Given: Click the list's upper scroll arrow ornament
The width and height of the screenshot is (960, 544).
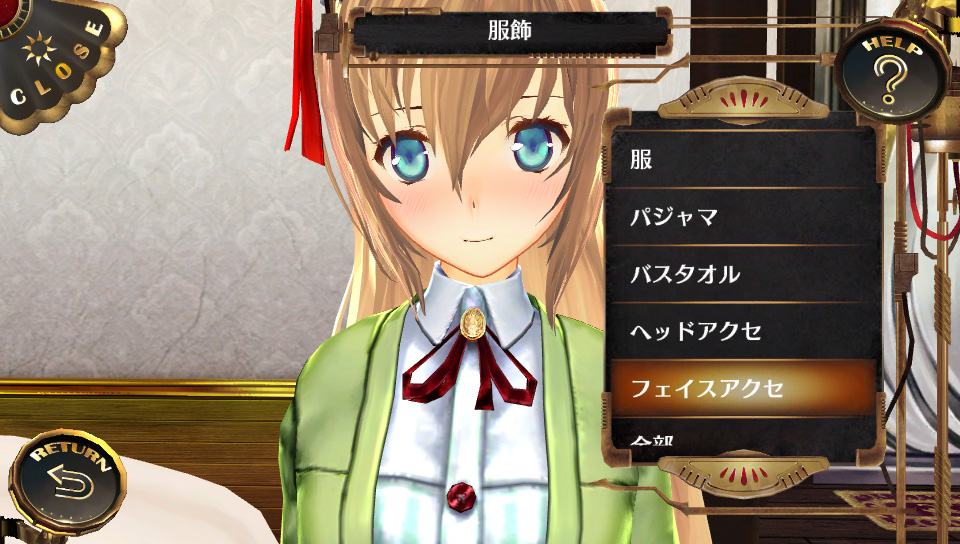Looking at the screenshot, I should coord(744,102).
